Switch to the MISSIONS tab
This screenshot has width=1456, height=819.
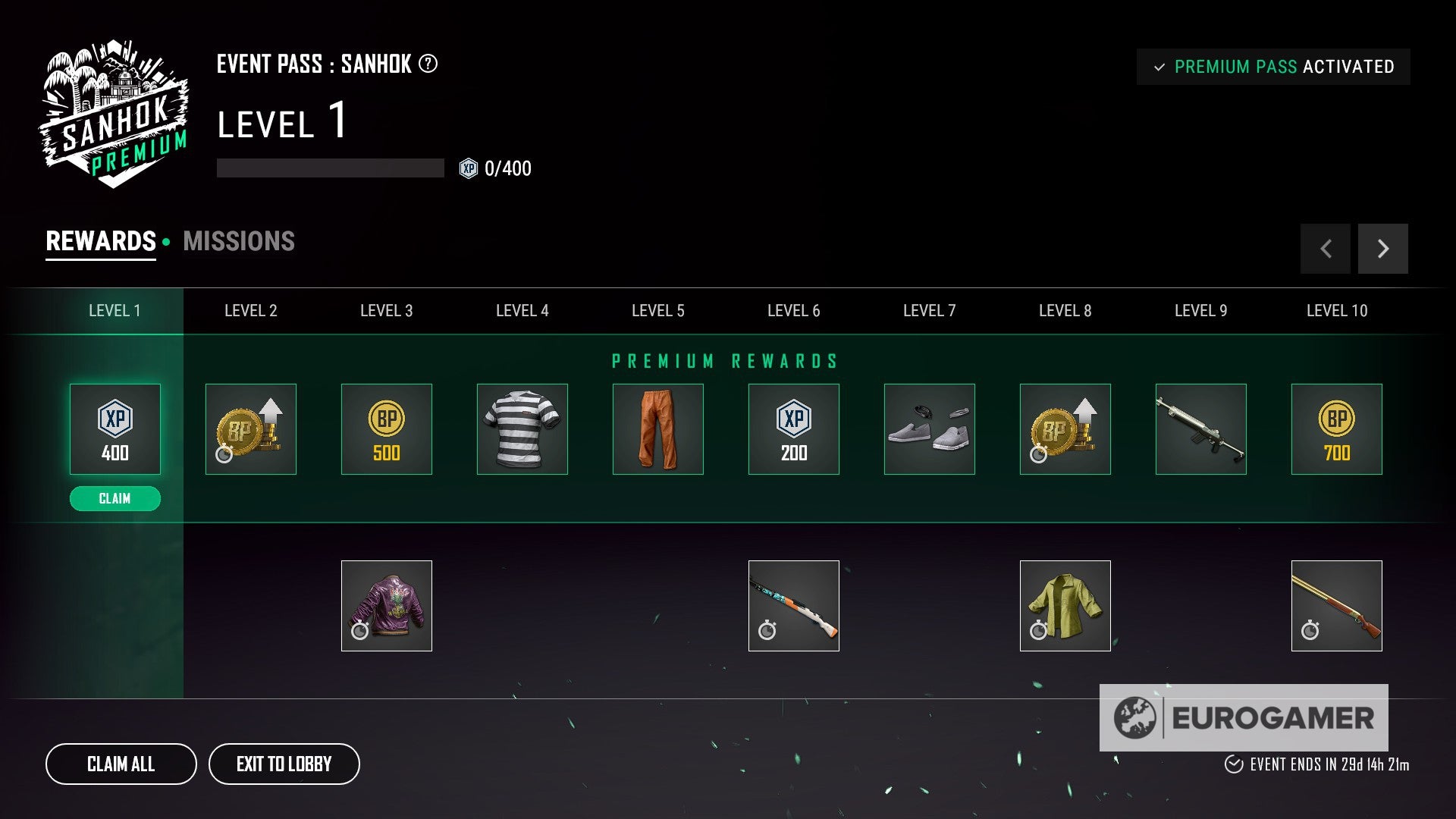click(x=238, y=241)
